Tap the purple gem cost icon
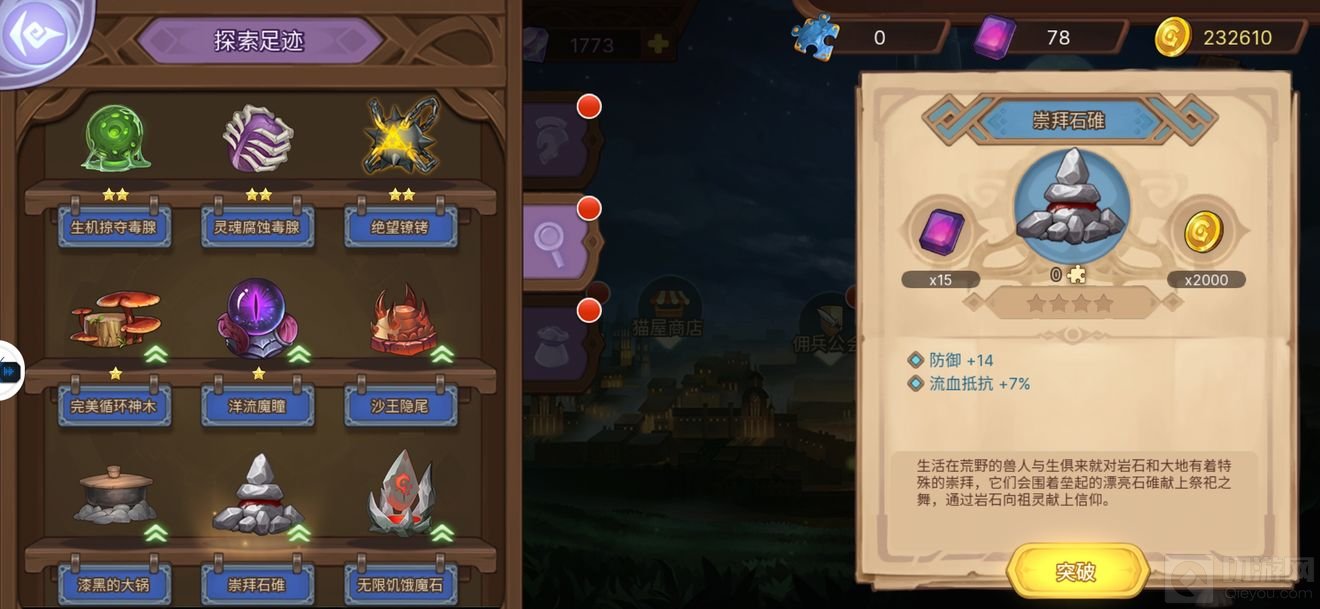Image resolution: width=1320 pixels, height=609 pixels. pos(941,232)
